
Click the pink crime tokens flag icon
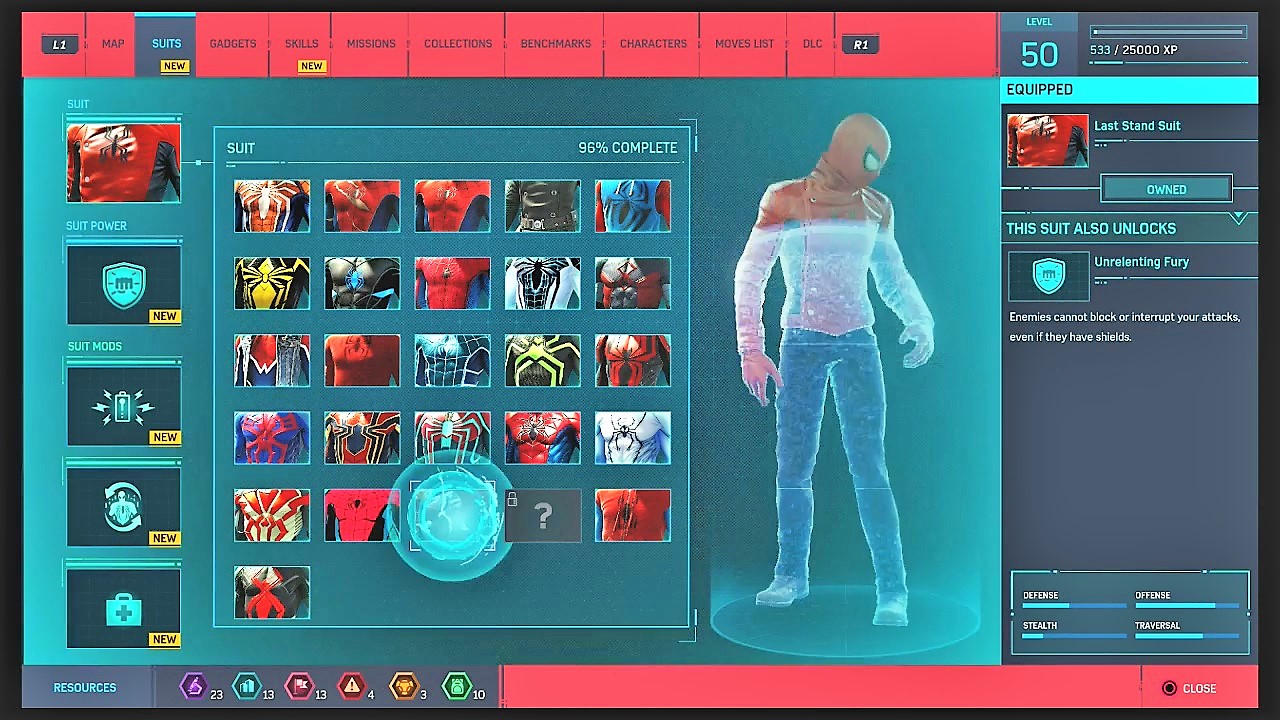(x=300, y=687)
